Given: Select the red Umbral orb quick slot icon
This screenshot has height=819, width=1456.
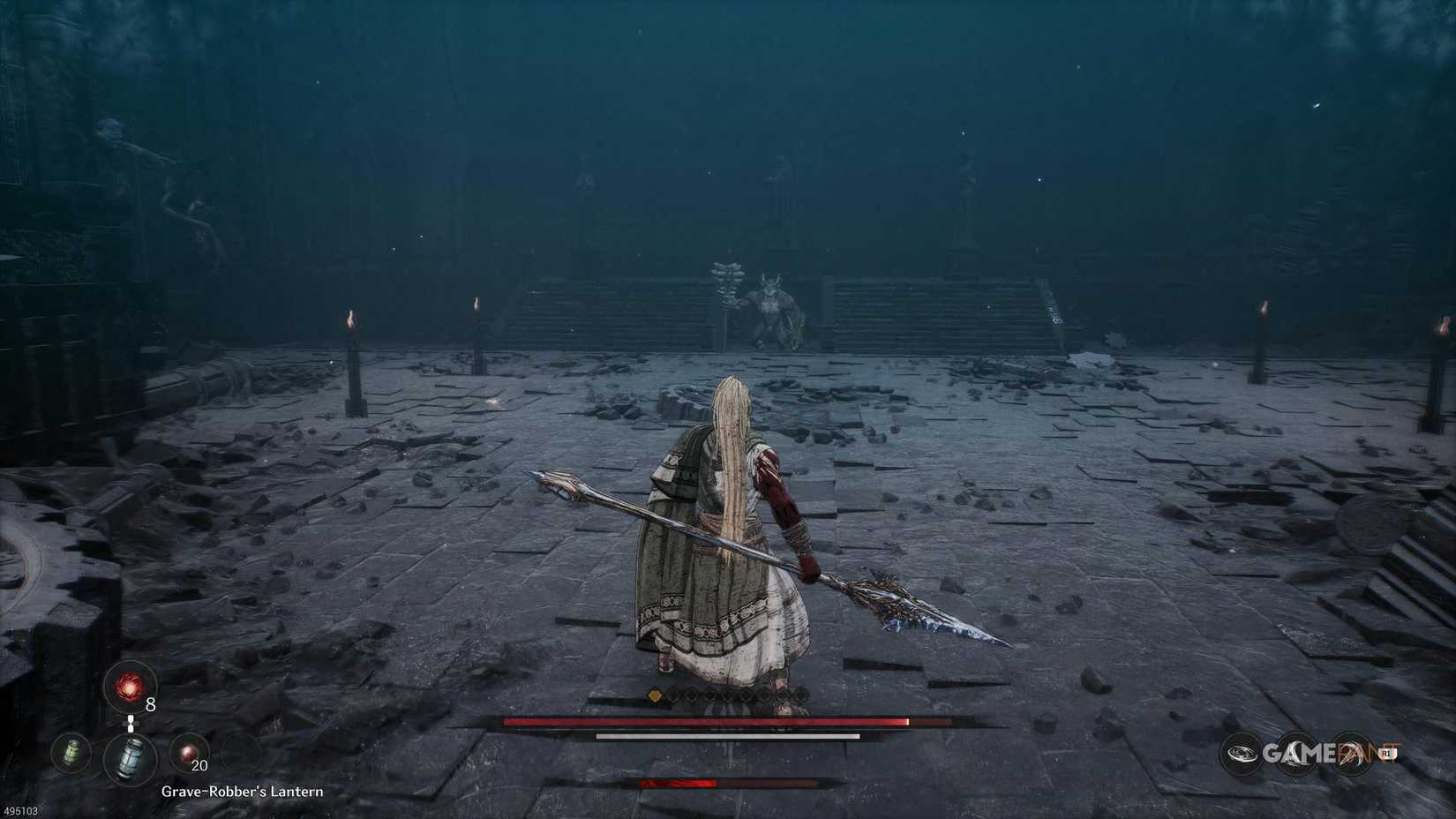Looking at the screenshot, I should tap(128, 688).
